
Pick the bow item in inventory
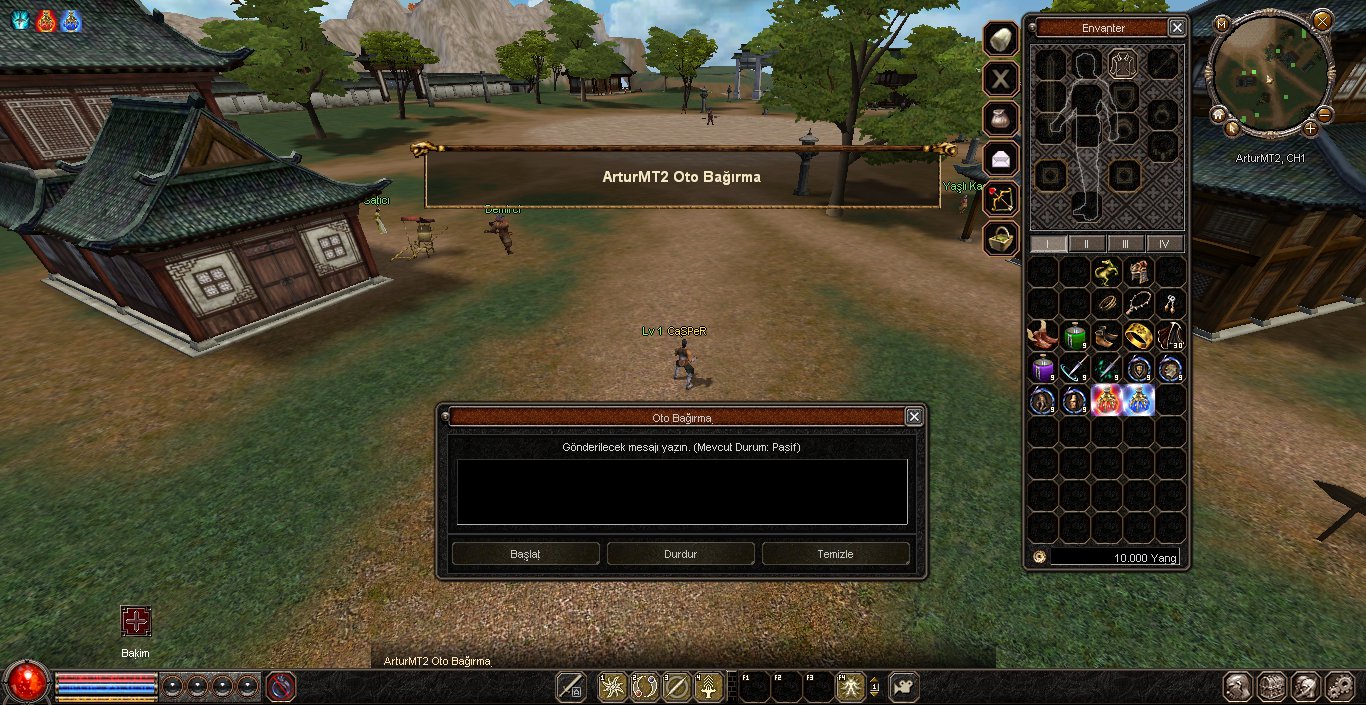click(x=1169, y=335)
